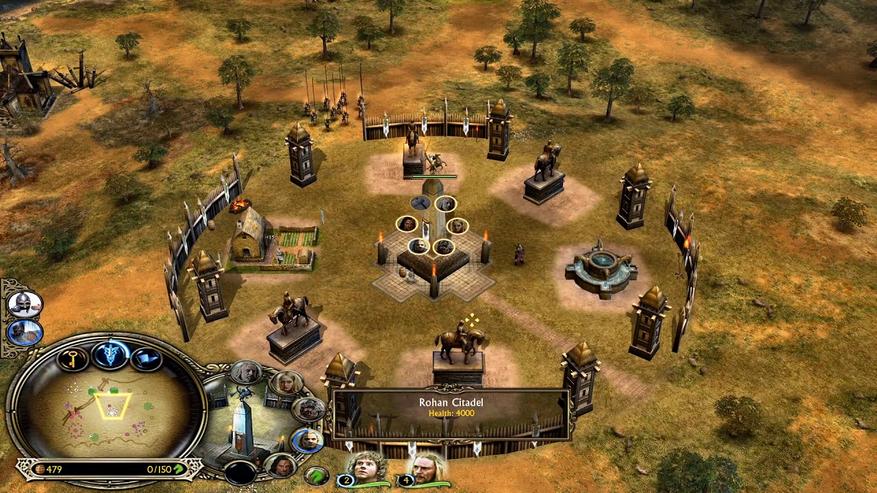
Task: Click the blue banner button above minimap
Action: 146,358
